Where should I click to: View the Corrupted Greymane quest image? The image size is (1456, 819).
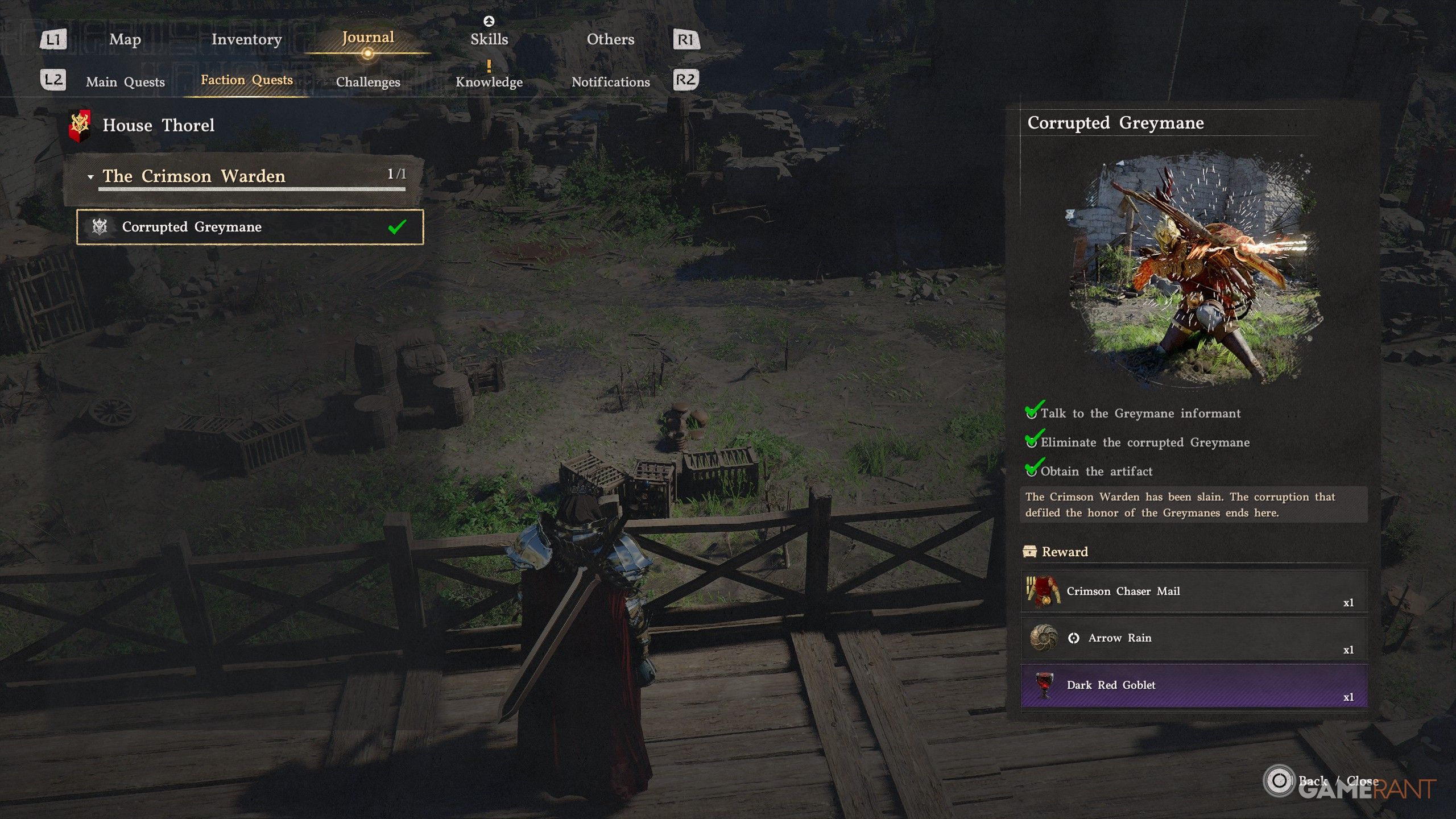click(1194, 267)
